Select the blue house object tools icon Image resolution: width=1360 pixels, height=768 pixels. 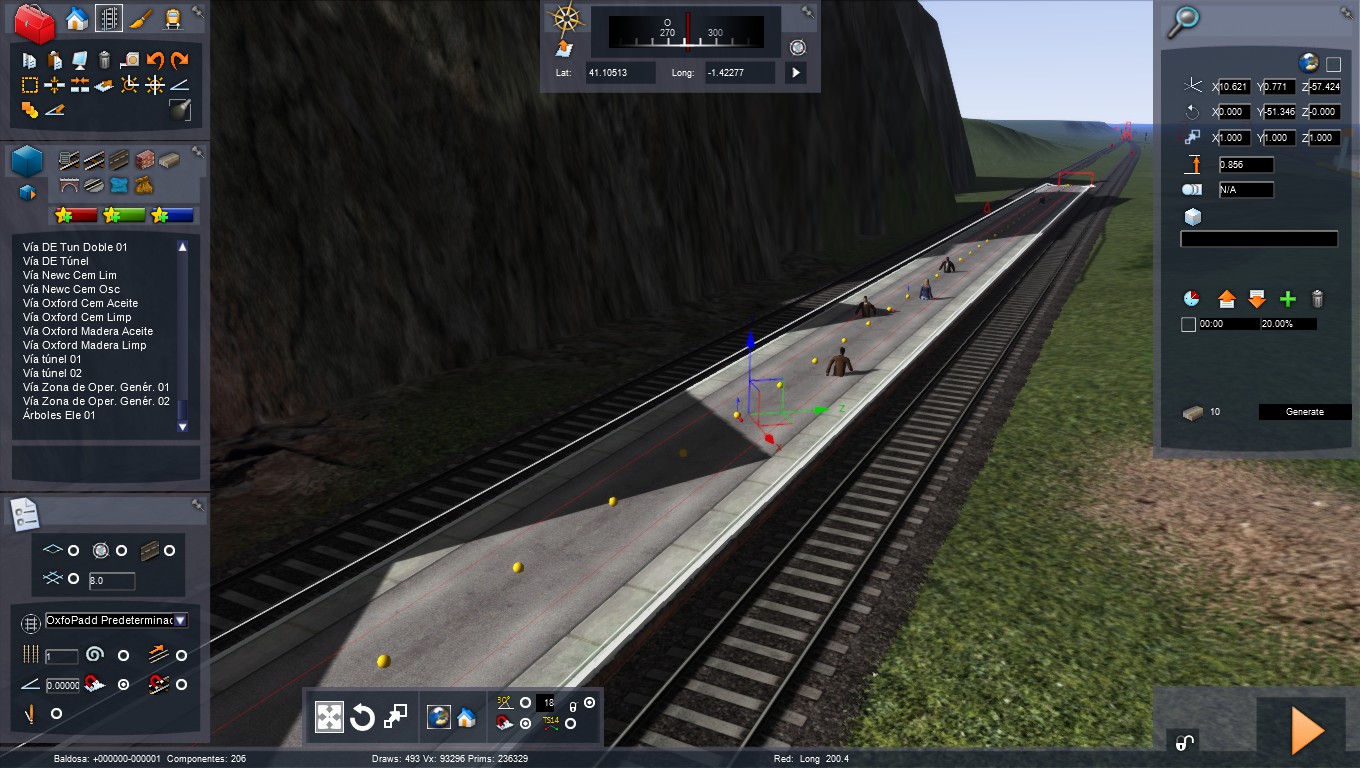76,19
